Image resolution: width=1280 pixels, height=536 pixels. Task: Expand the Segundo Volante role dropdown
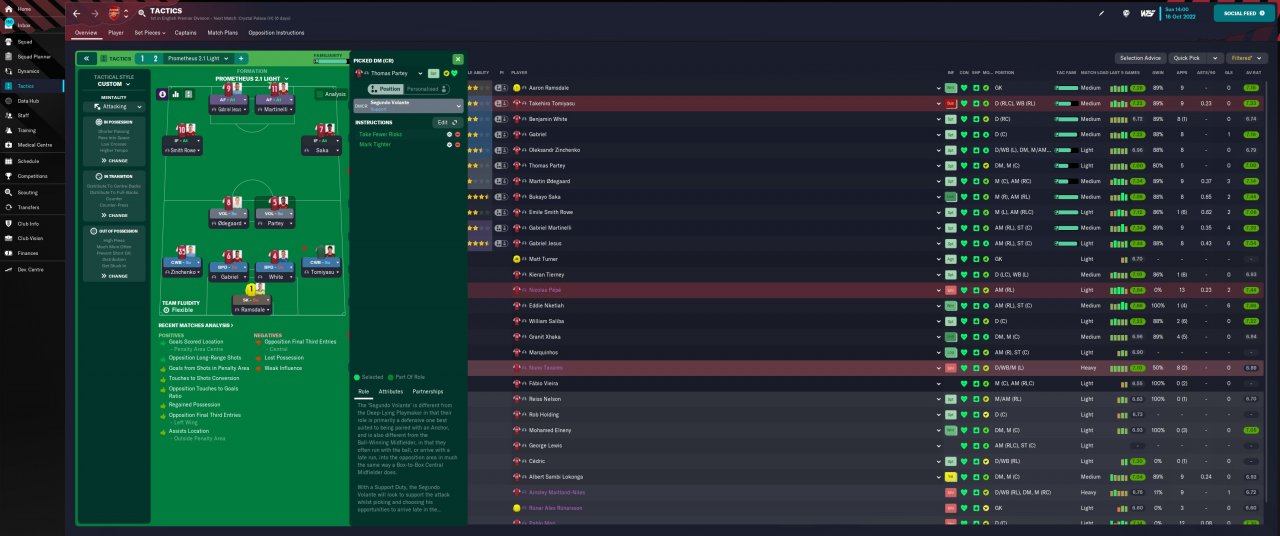[x=408, y=105]
